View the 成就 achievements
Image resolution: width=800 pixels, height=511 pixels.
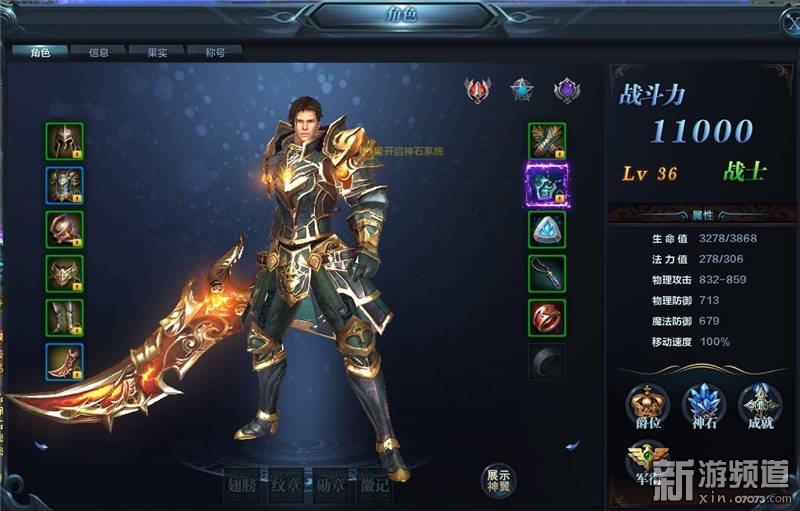(759, 406)
